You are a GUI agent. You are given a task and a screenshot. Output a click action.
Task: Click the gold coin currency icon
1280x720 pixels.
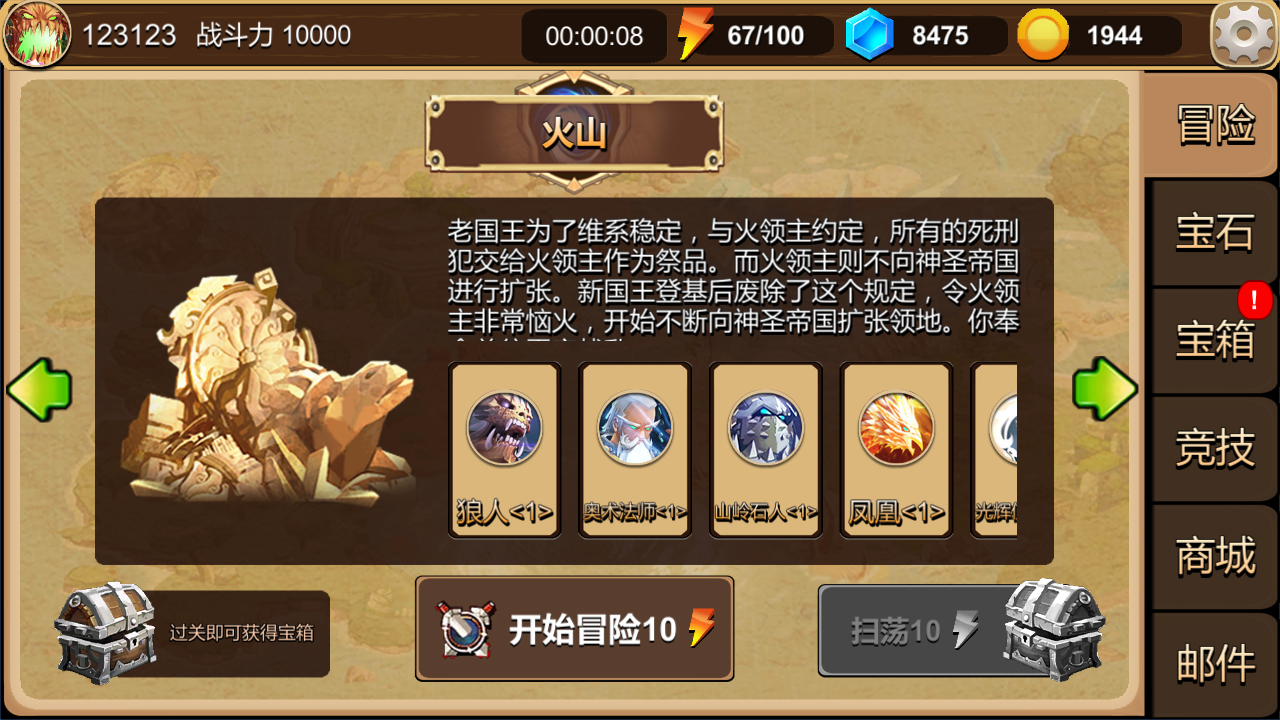[1043, 35]
